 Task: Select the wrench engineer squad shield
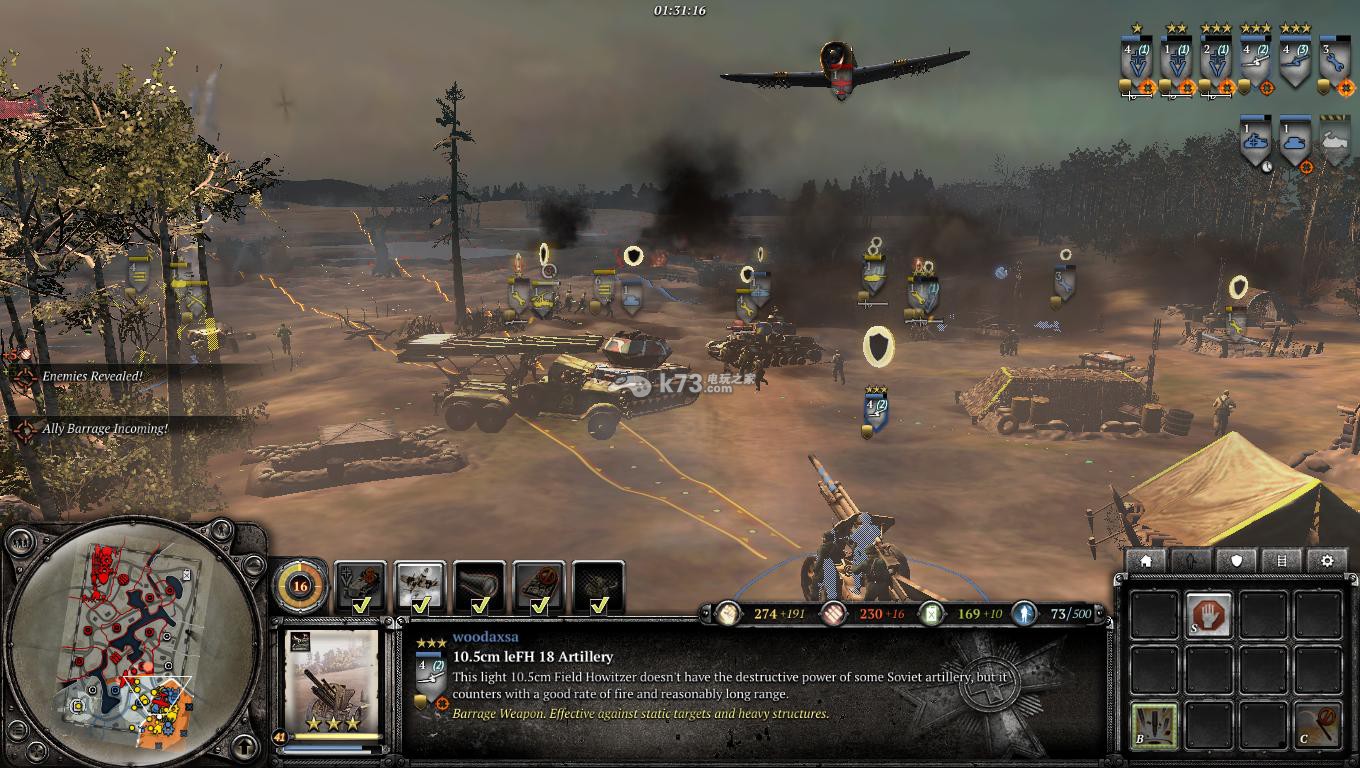click(x=1334, y=61)
